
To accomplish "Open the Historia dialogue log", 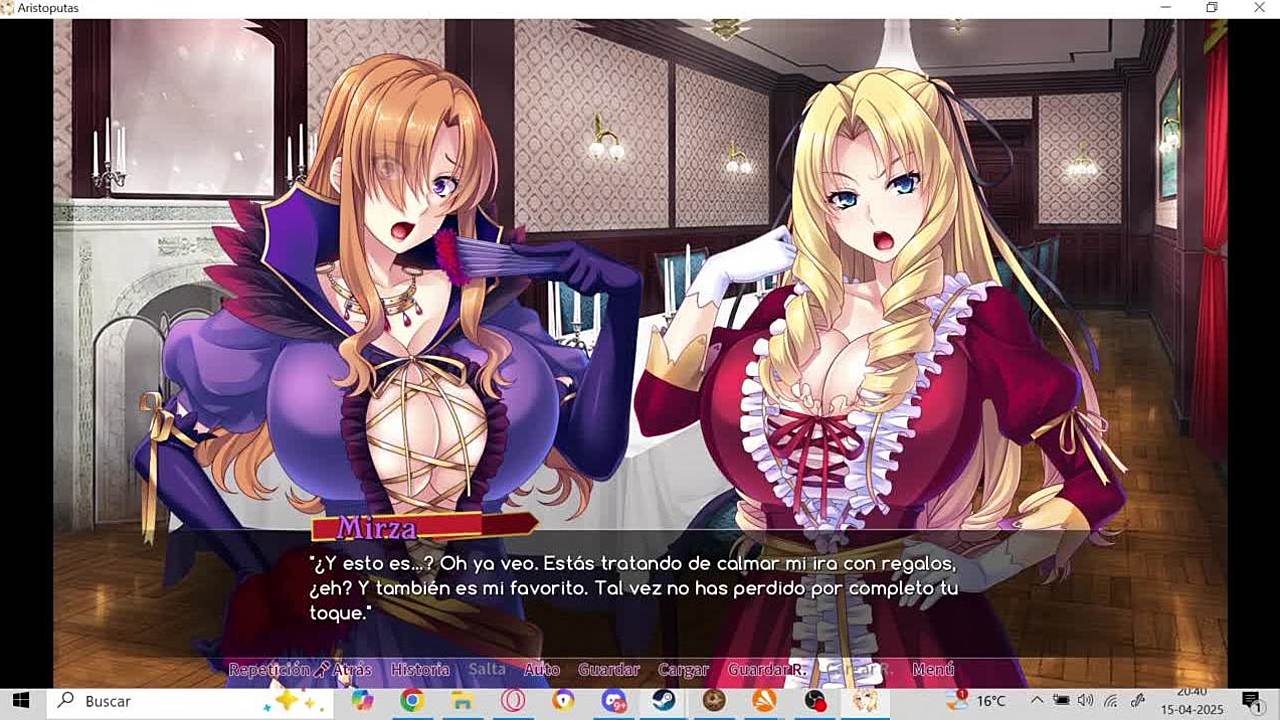I will pyautogui.click(x=420, y=669).
